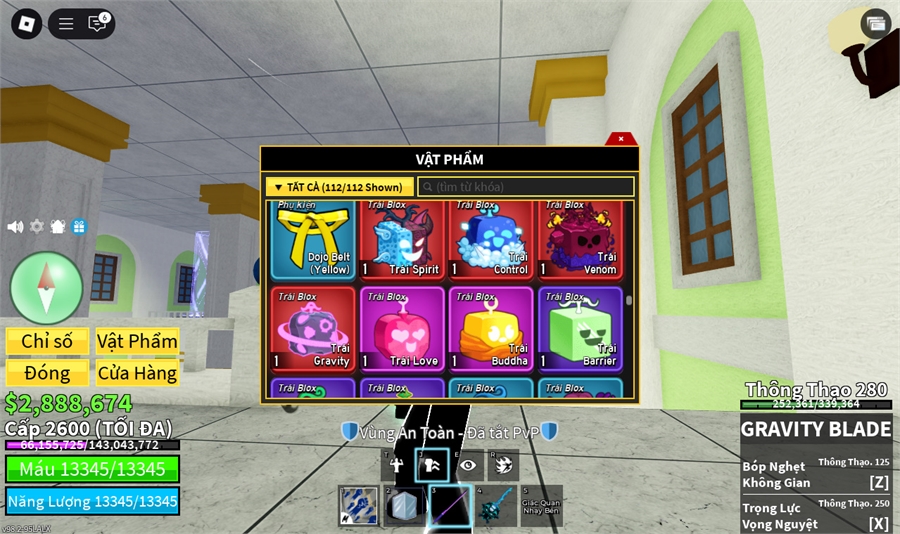Open the gear settings icon
The image size is (900, 534).
pos(37,227)
